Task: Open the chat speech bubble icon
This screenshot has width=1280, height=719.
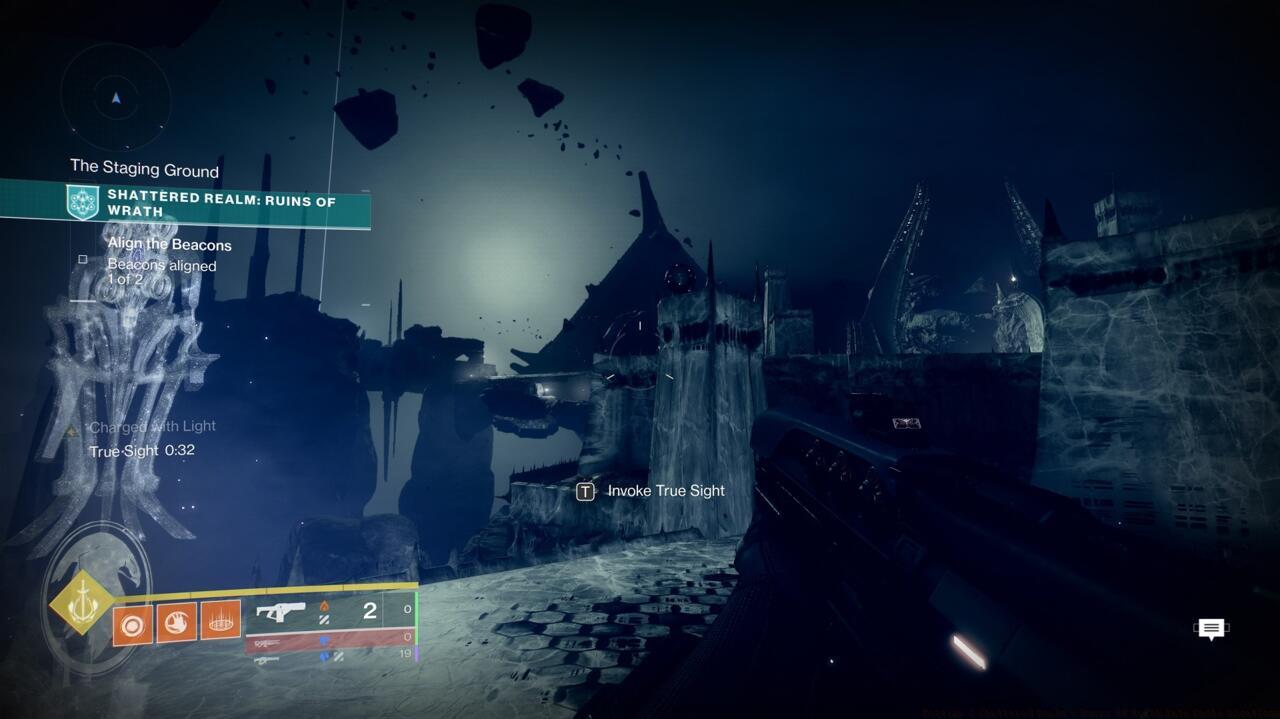Action: [x=1211, y=629]
